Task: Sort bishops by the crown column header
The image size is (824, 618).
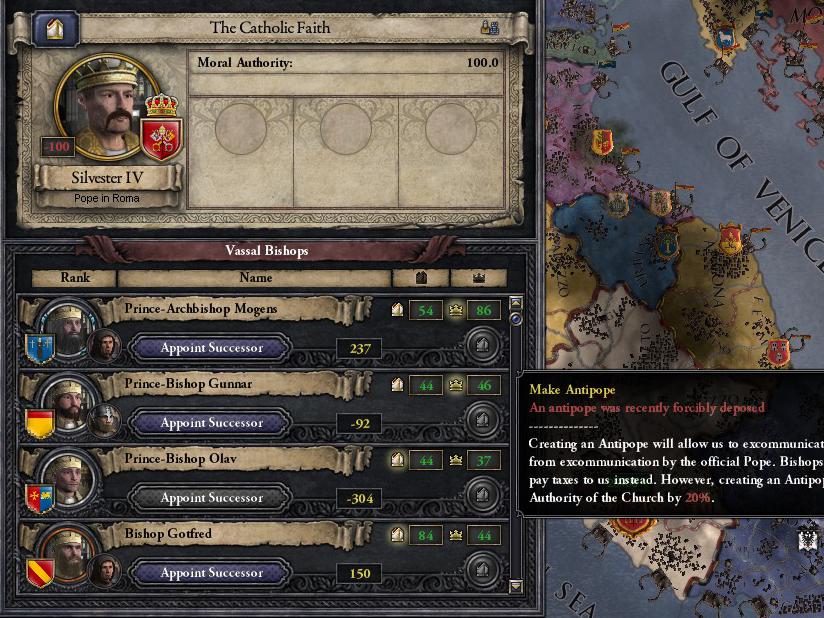Action: point(478,278)
